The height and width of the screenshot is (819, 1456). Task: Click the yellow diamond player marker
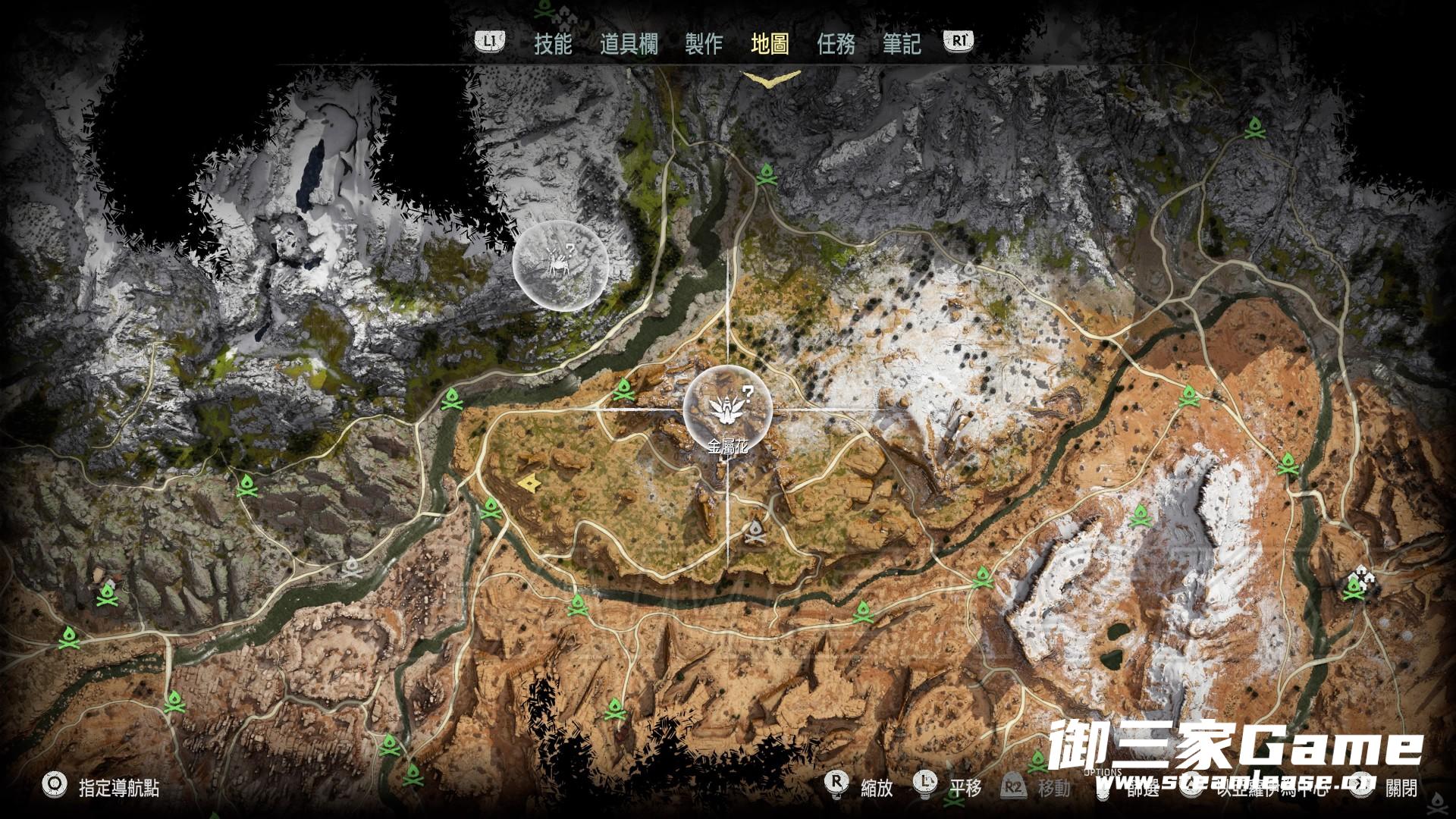(527, 481)
